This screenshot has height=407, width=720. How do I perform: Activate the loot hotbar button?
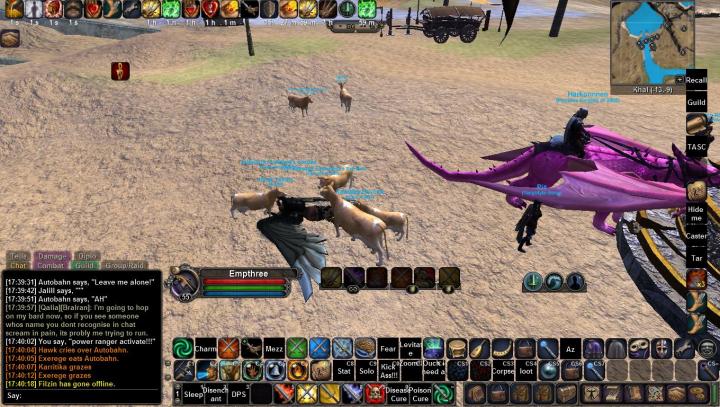click(527, 371)
